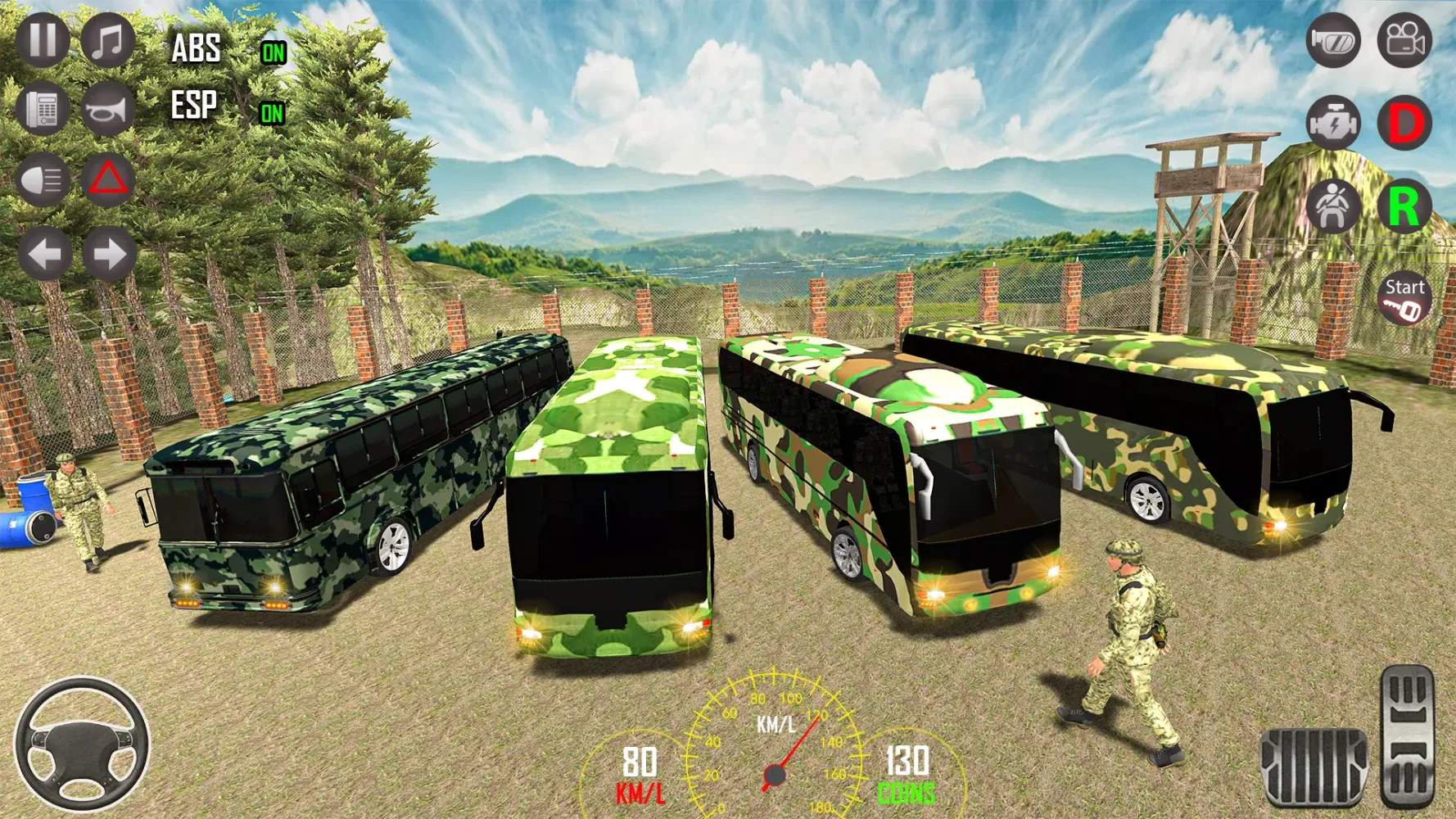Select the red D drive gear
Screen dimensions: 1456x819
click(x=1404, y=123)
